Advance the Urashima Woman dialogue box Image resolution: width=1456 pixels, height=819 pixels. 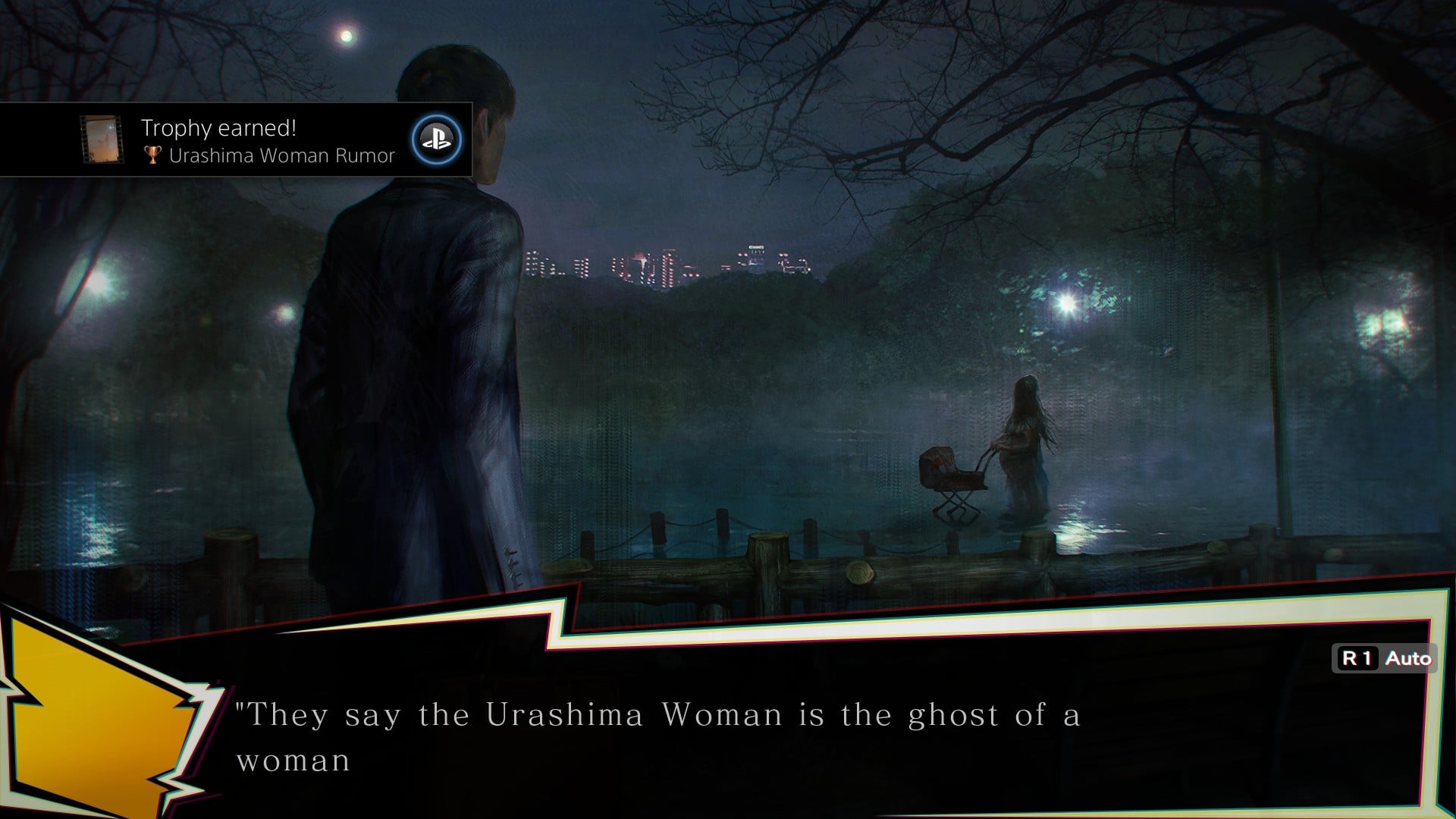(758, 736)
